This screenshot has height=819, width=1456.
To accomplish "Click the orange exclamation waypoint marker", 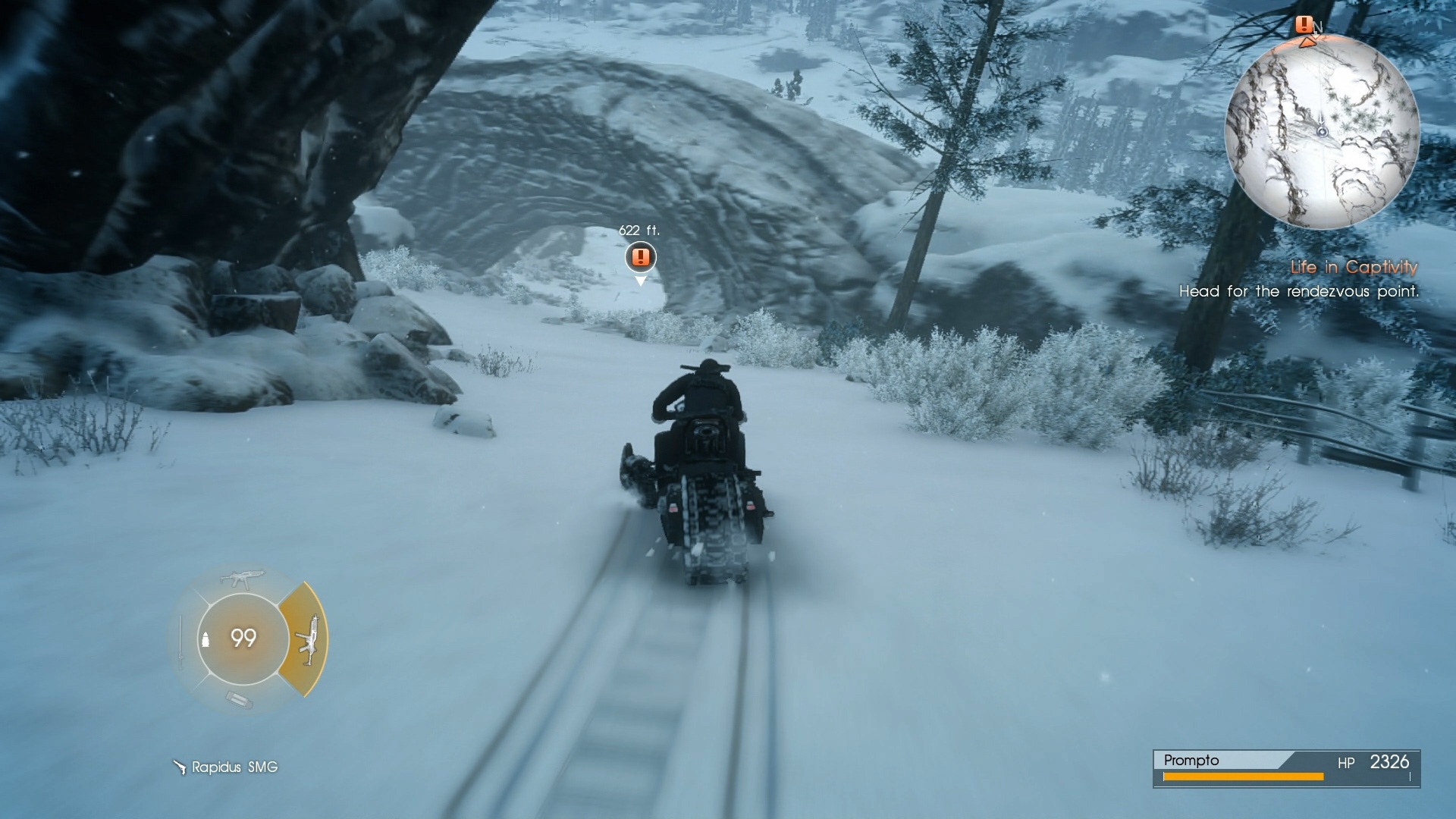I will click(x=639, y=257).
